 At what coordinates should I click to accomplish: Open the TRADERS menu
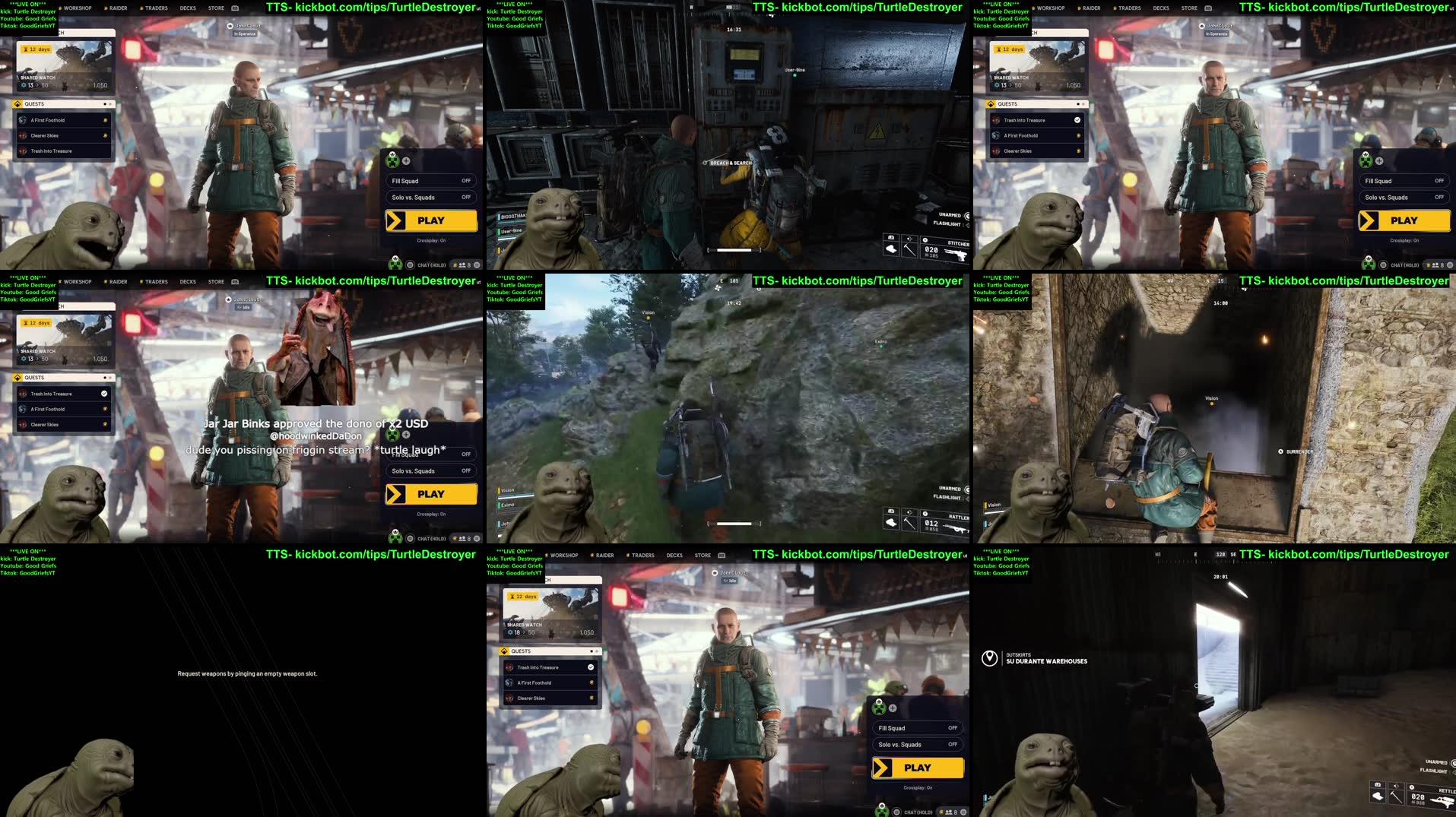click(155, 8)
